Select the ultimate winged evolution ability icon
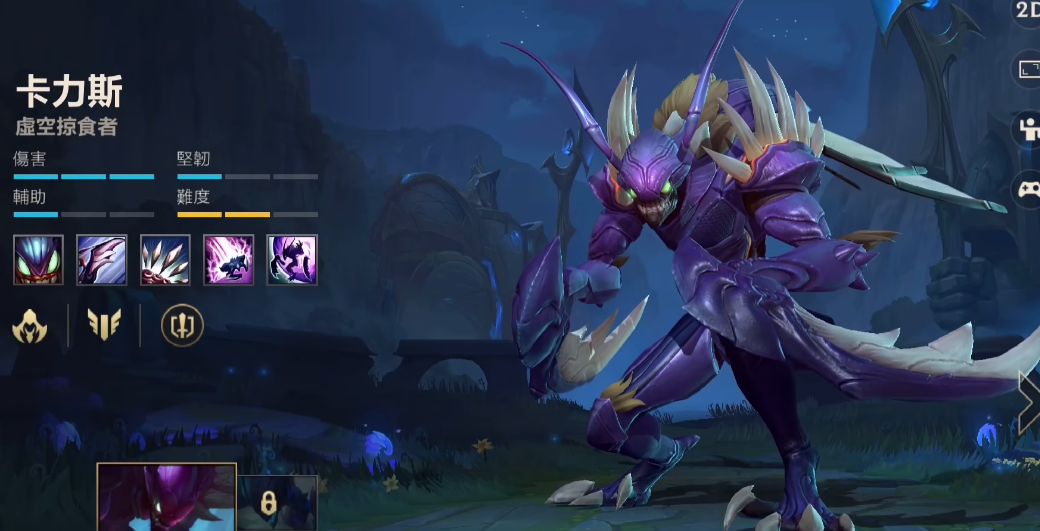The image size is (1040, 531). tap(292, 260)
